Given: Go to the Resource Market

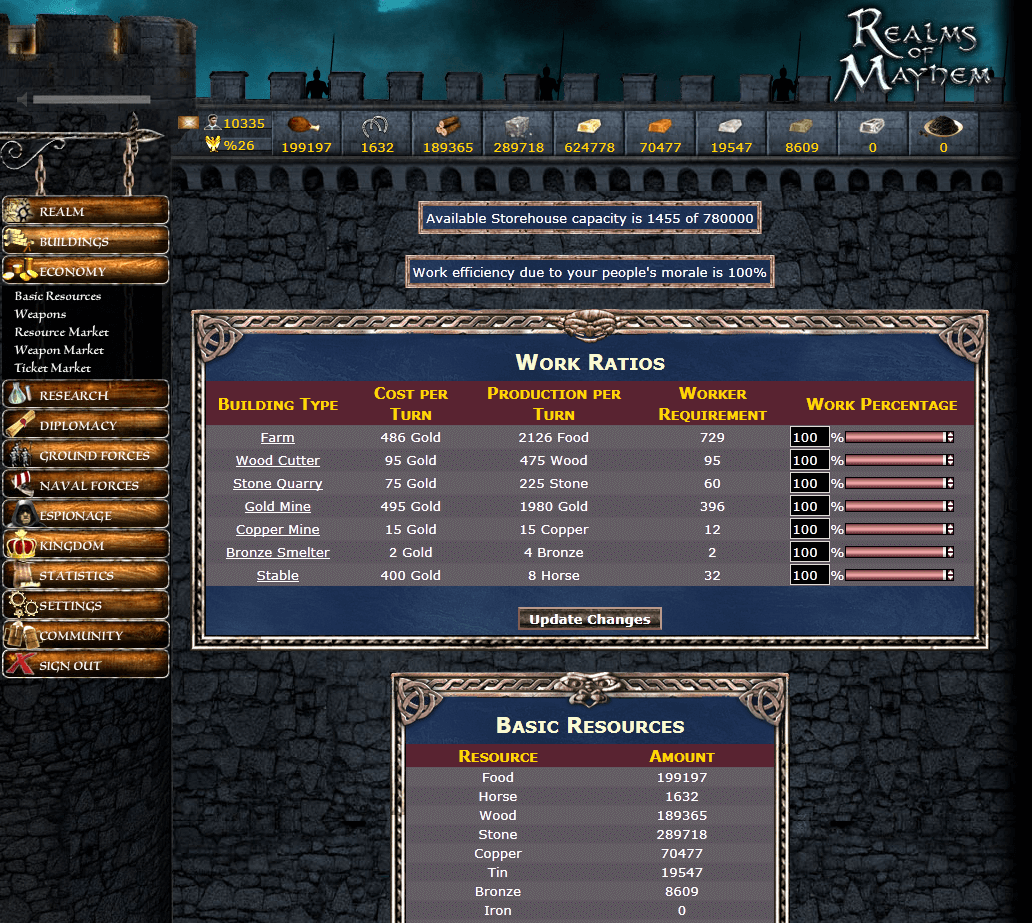Looking at the screenshot, I should (x=61, y=332).
